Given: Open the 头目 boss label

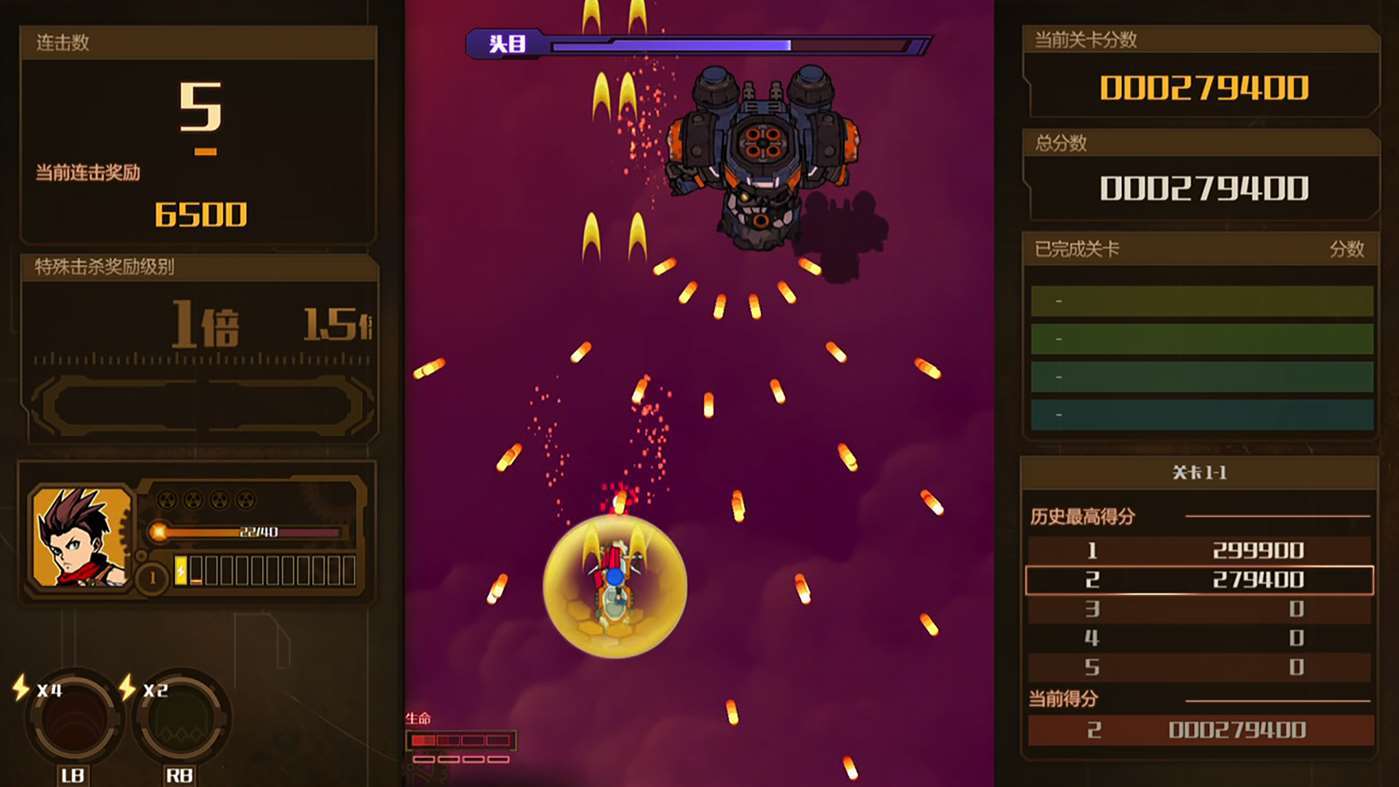Looking at the screenshot, I should point(505,44).
